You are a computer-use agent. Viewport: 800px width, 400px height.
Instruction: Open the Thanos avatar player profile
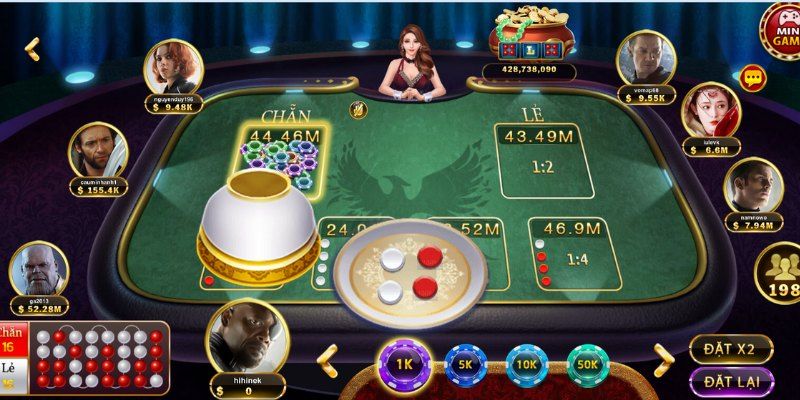click(38, 270)
